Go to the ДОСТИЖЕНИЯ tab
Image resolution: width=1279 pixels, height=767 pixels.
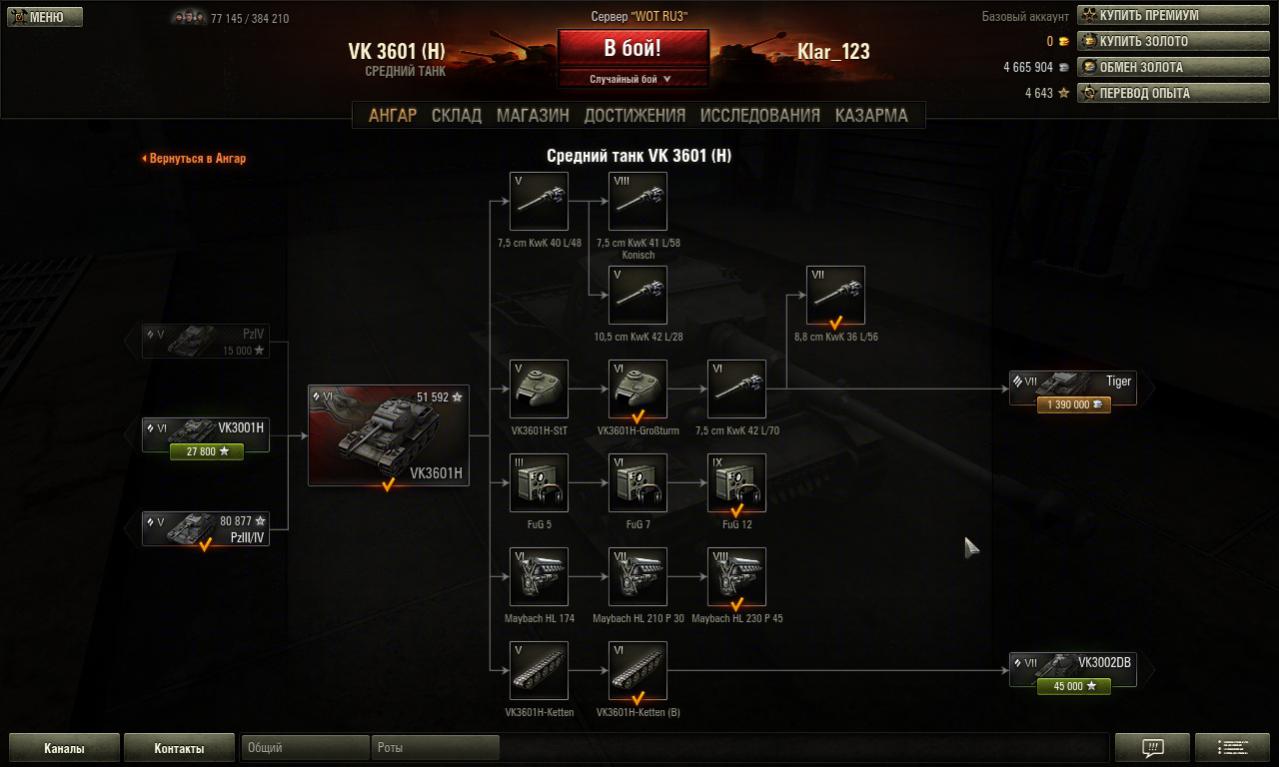point(634,115)
